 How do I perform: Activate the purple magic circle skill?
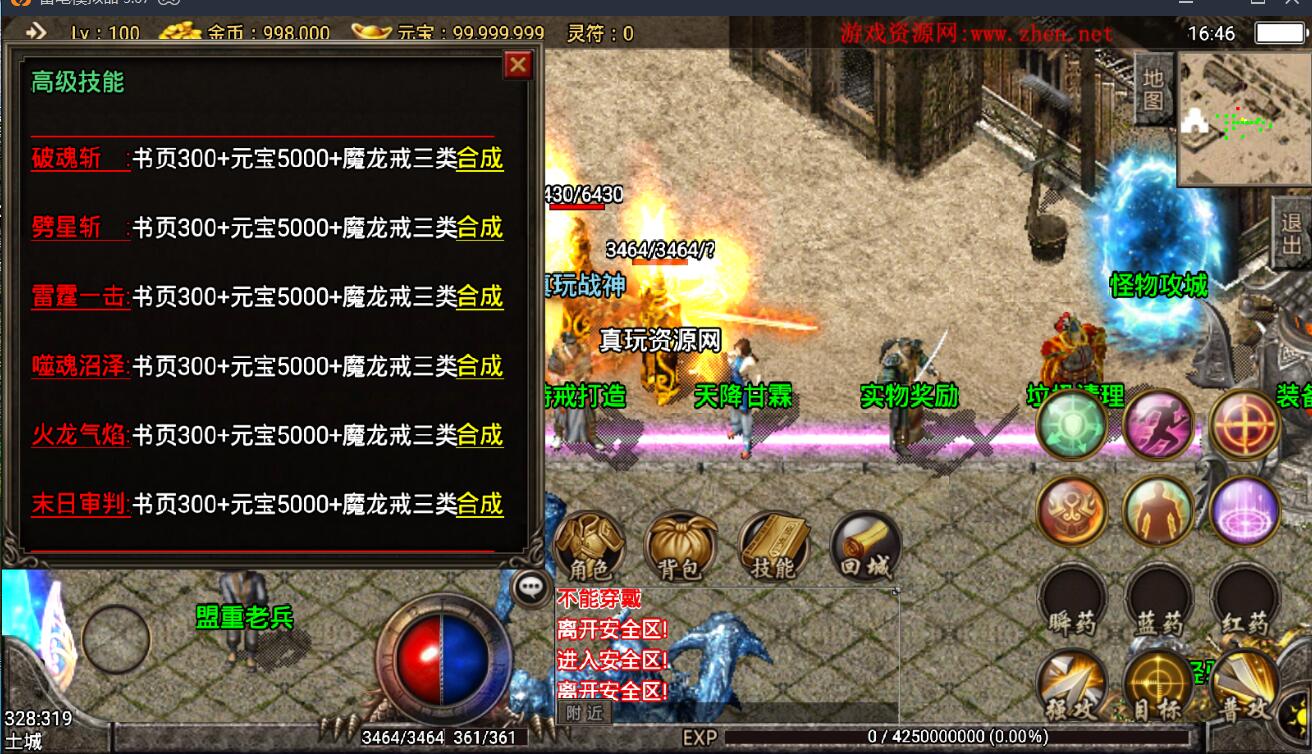click(x=1245, y=511)
